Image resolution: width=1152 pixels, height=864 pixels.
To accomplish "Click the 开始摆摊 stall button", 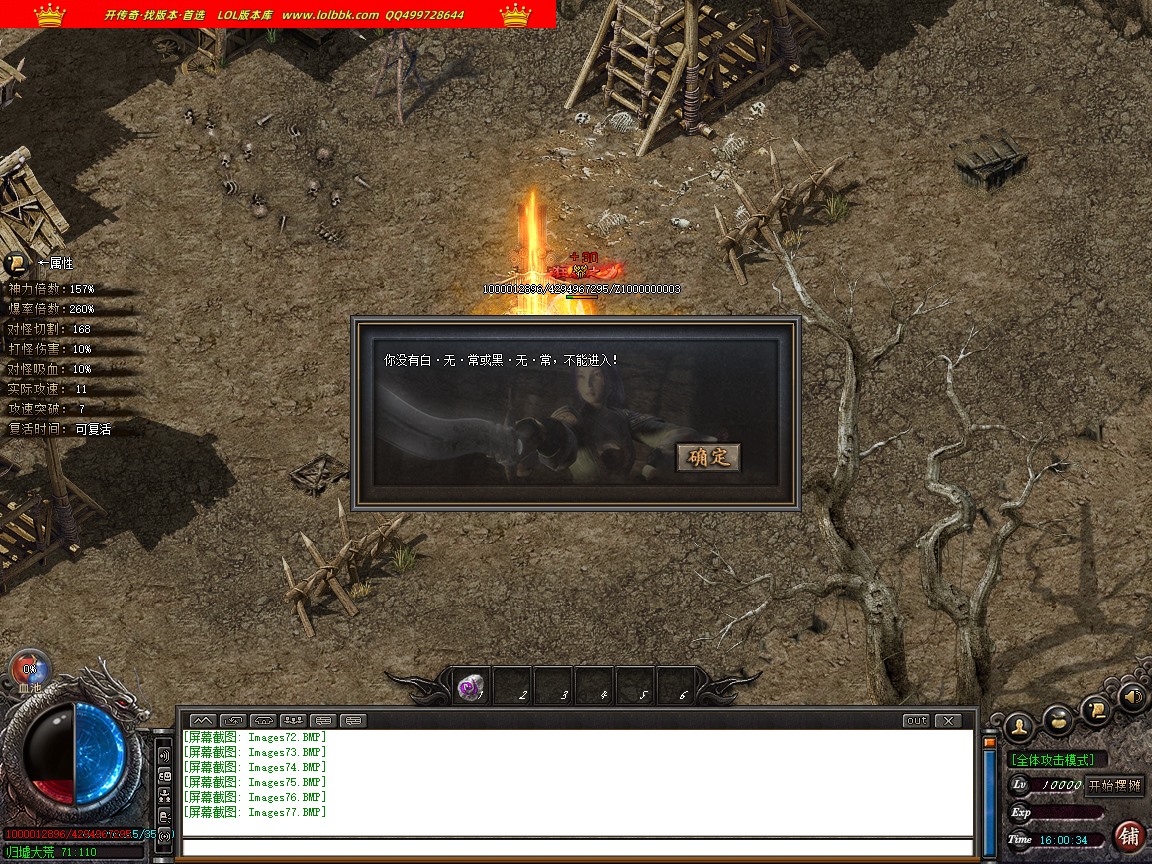I will coord(1114,785).
